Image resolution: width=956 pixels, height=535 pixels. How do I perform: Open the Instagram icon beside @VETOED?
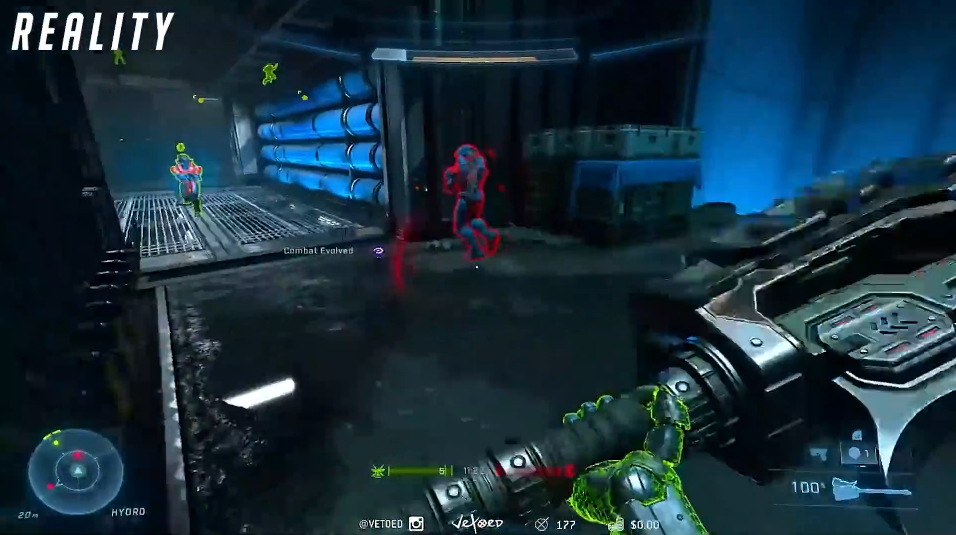[x=416, y=523]
